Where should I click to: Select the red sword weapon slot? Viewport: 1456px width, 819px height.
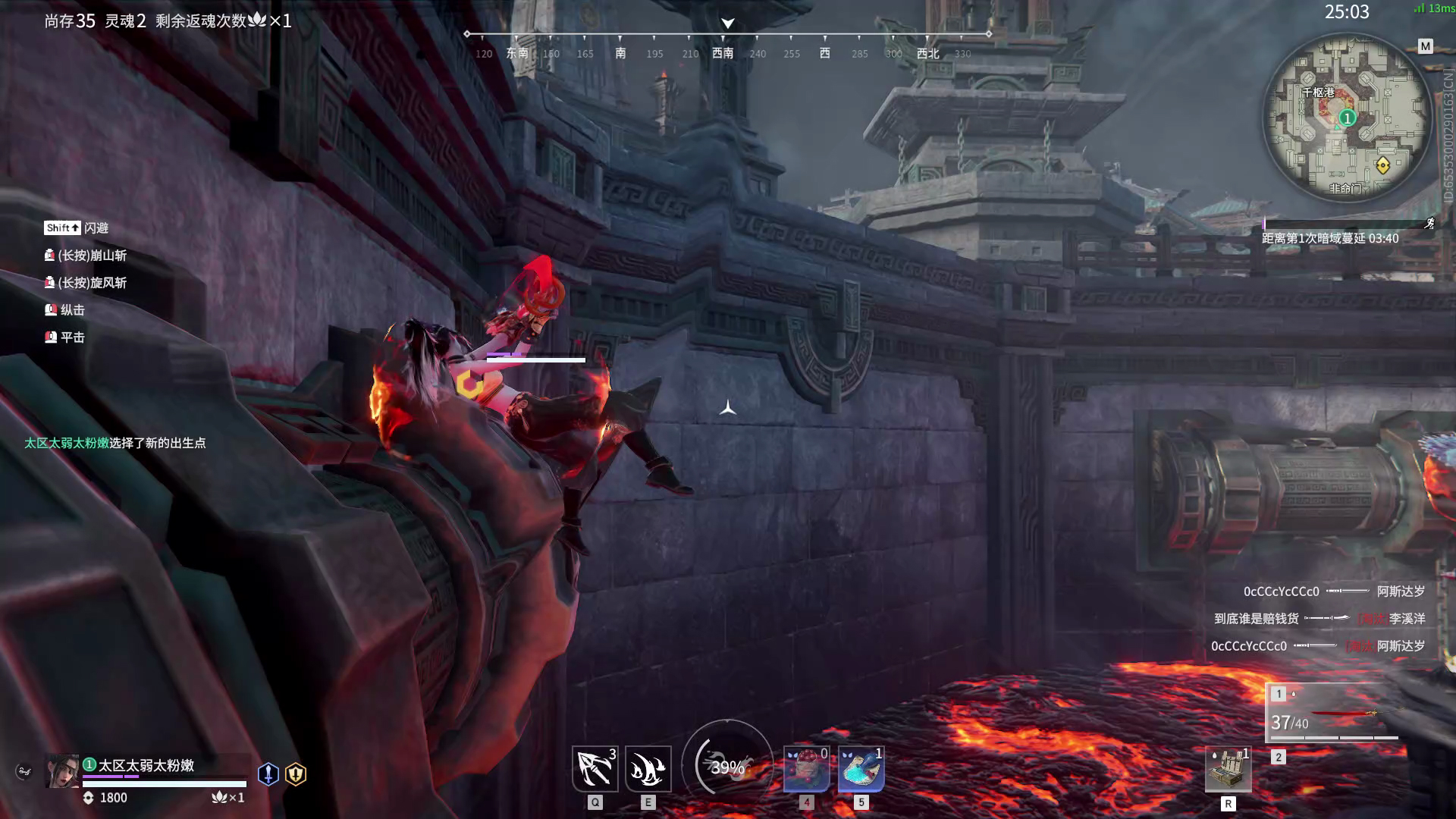point(1335,713)
